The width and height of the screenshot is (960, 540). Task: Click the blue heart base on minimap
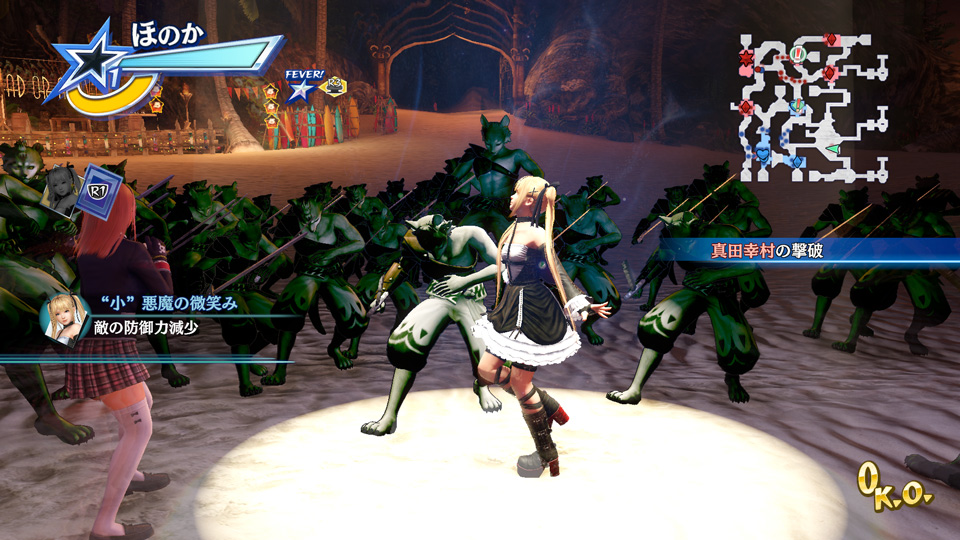[x=762, y=153]
